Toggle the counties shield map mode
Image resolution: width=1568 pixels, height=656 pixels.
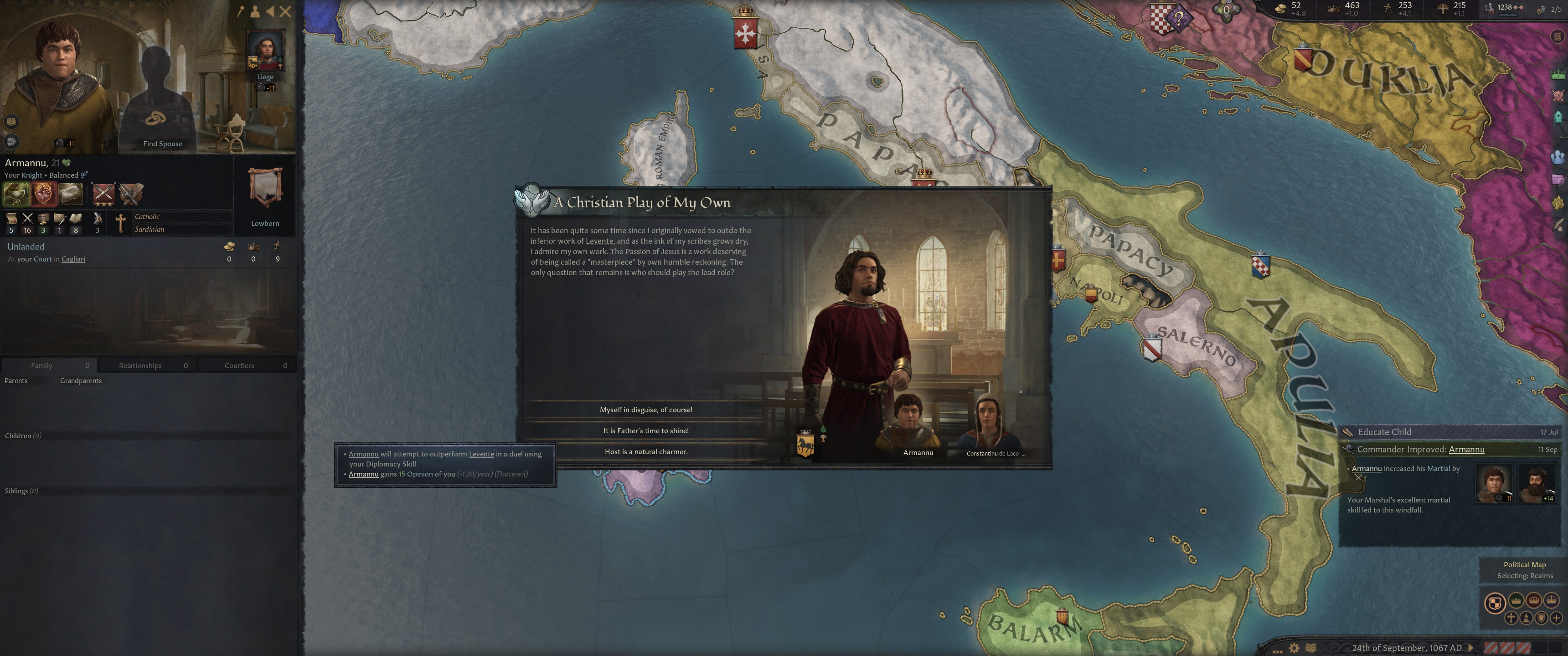pyautogui.click(x=1540, y=618)
